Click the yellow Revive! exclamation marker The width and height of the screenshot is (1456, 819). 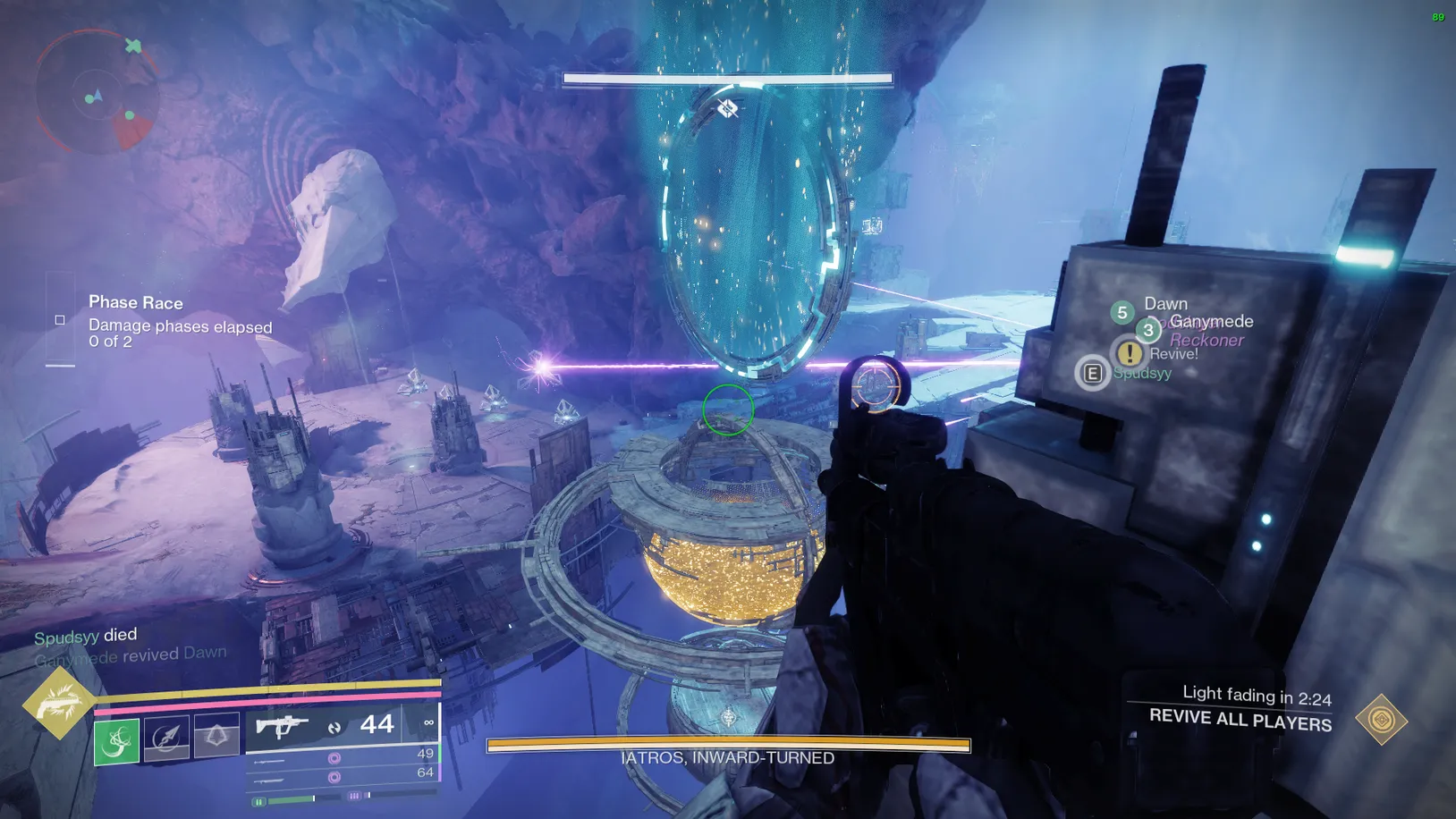click(x=1129, y=352)
